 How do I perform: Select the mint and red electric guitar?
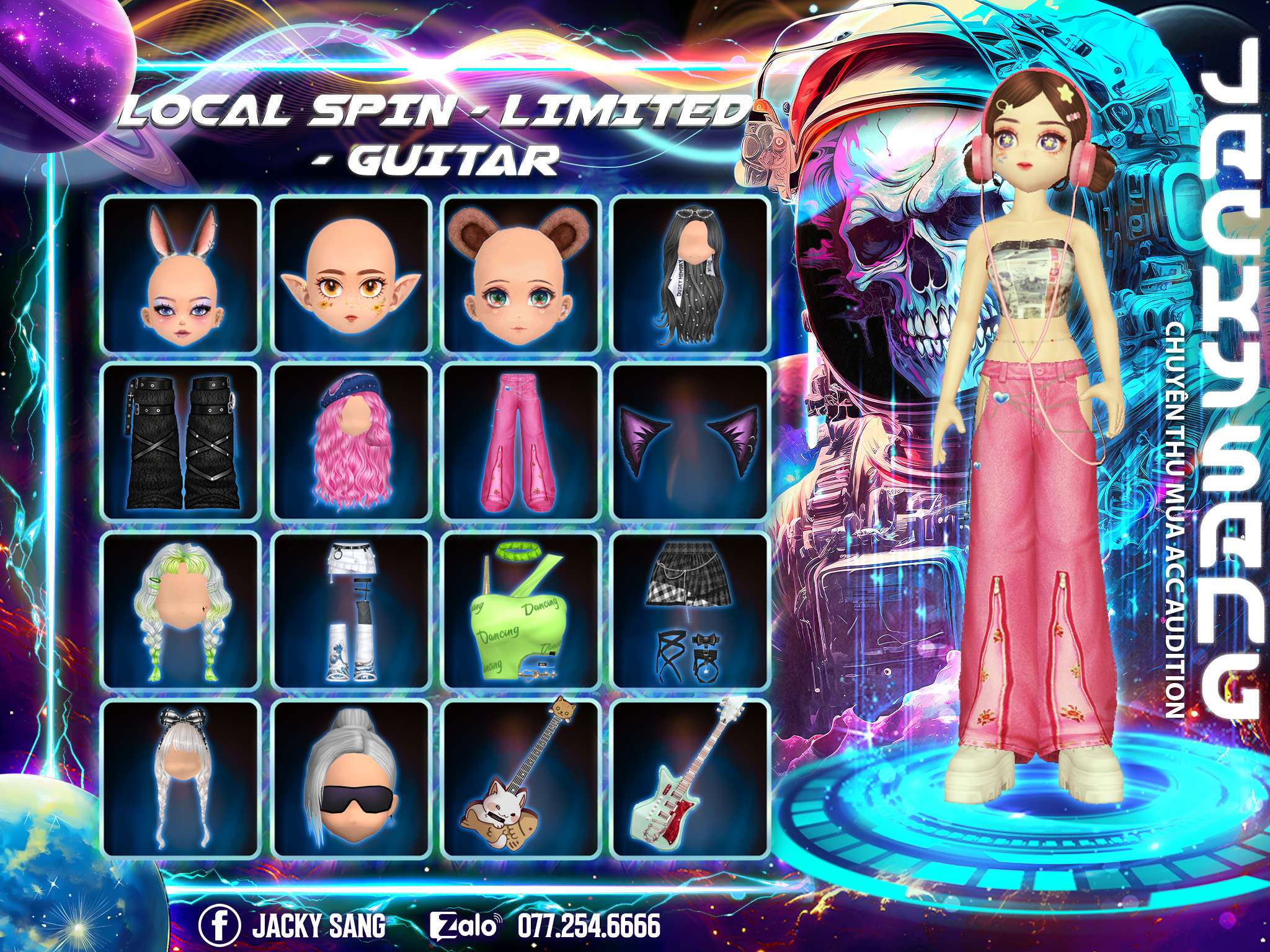[691, 778]
